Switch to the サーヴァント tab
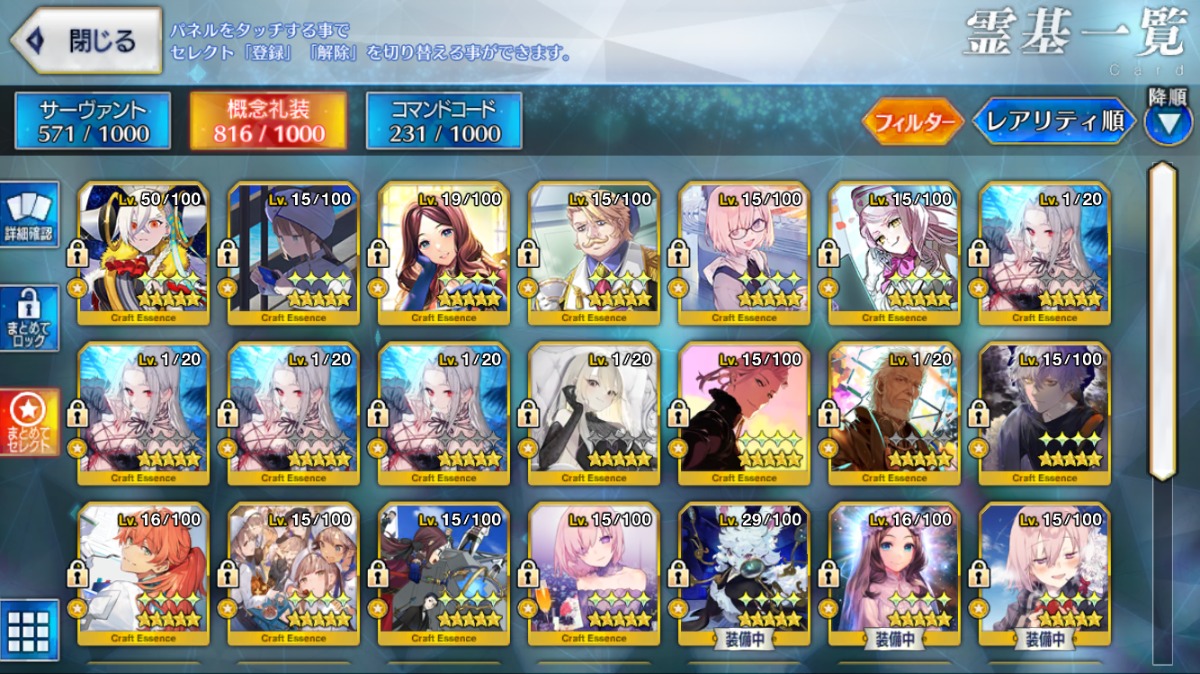The width and height of the screenshot is (1200, 674). coord(93,121)
